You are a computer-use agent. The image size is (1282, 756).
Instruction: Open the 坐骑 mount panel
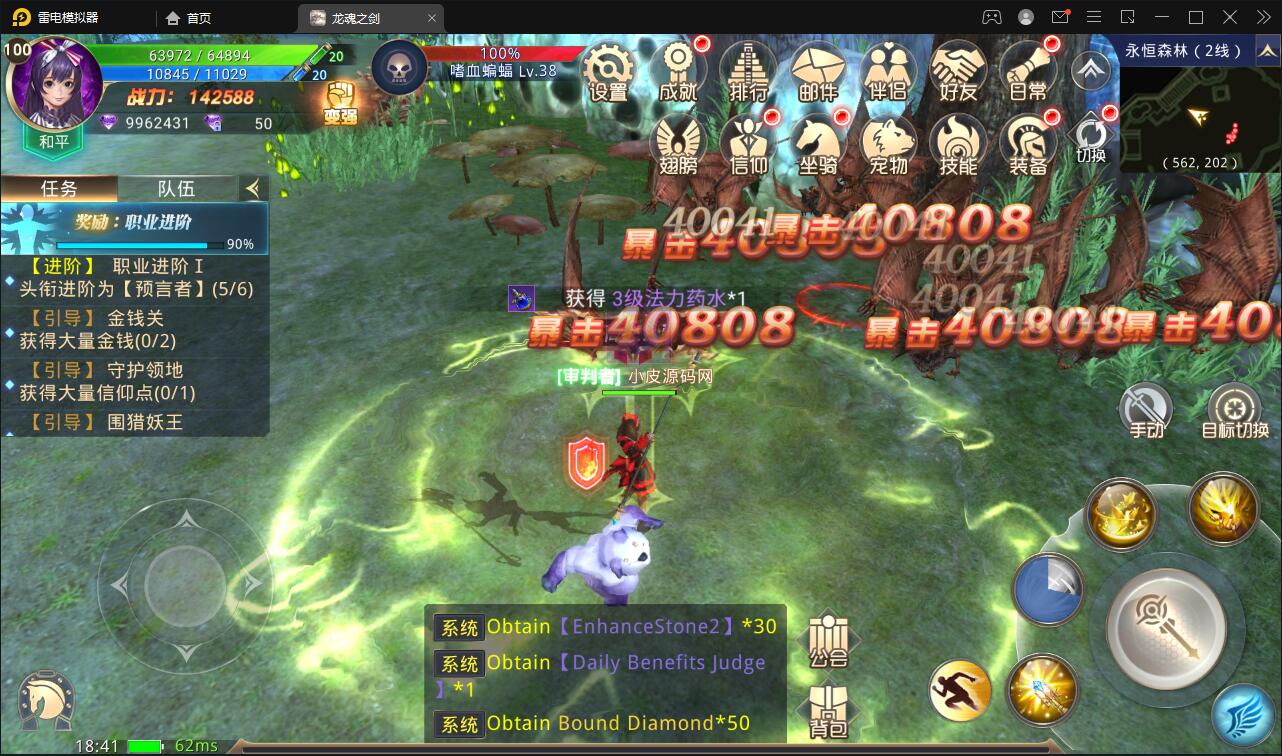coord(818,140)
